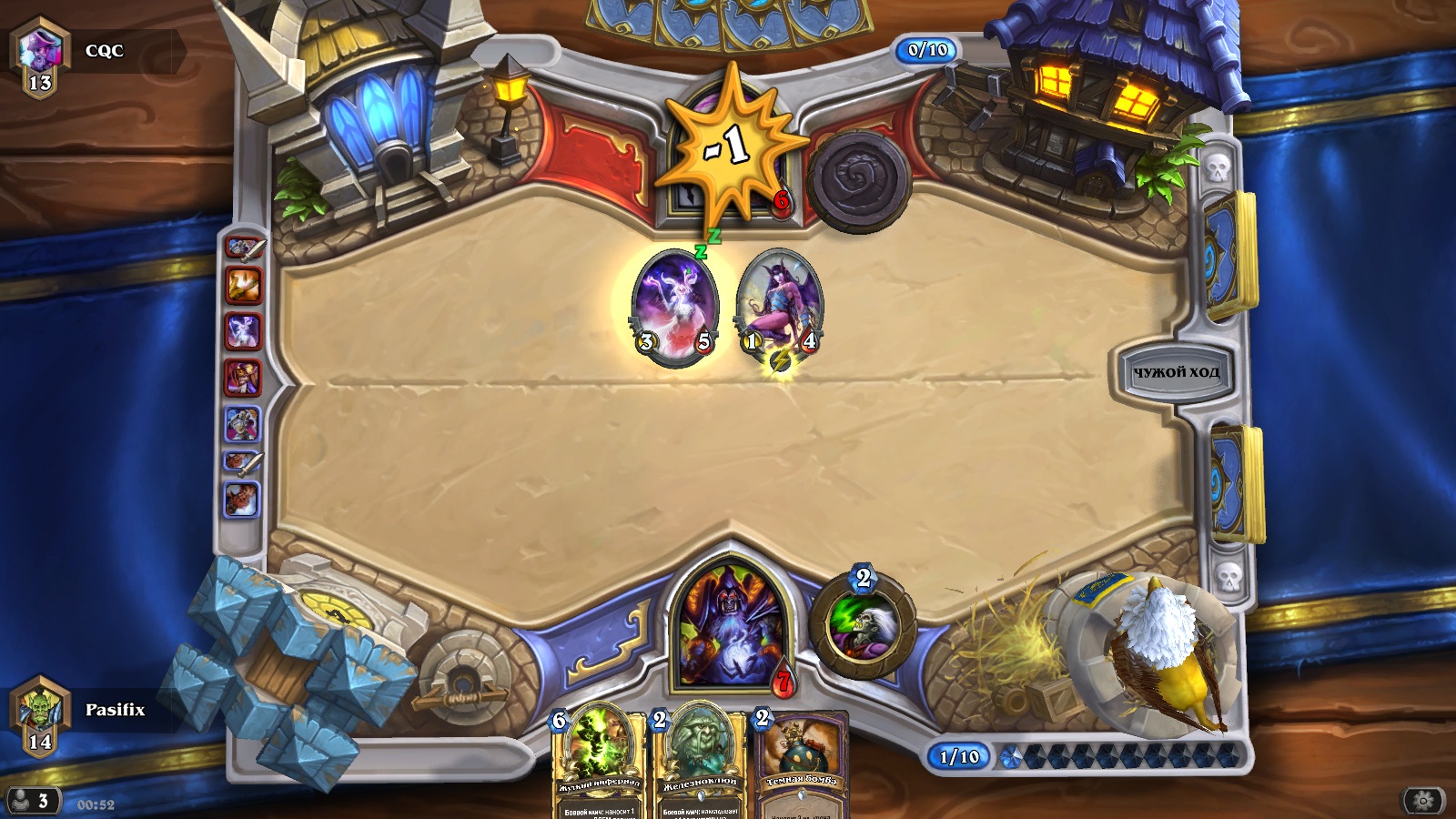Click the "Чужой ход" end turn button

pyautogui.click(x=1175, y=371)
